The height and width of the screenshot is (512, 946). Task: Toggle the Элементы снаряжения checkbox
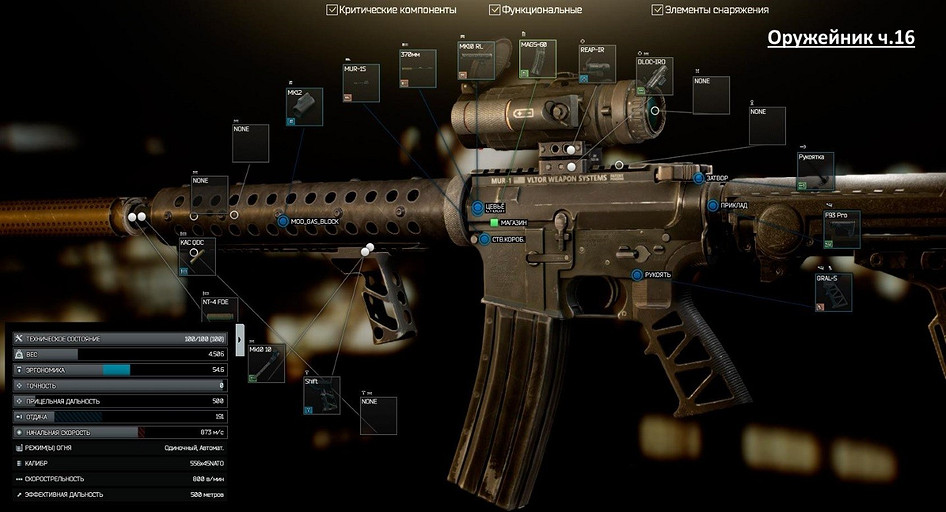[657, 10]
